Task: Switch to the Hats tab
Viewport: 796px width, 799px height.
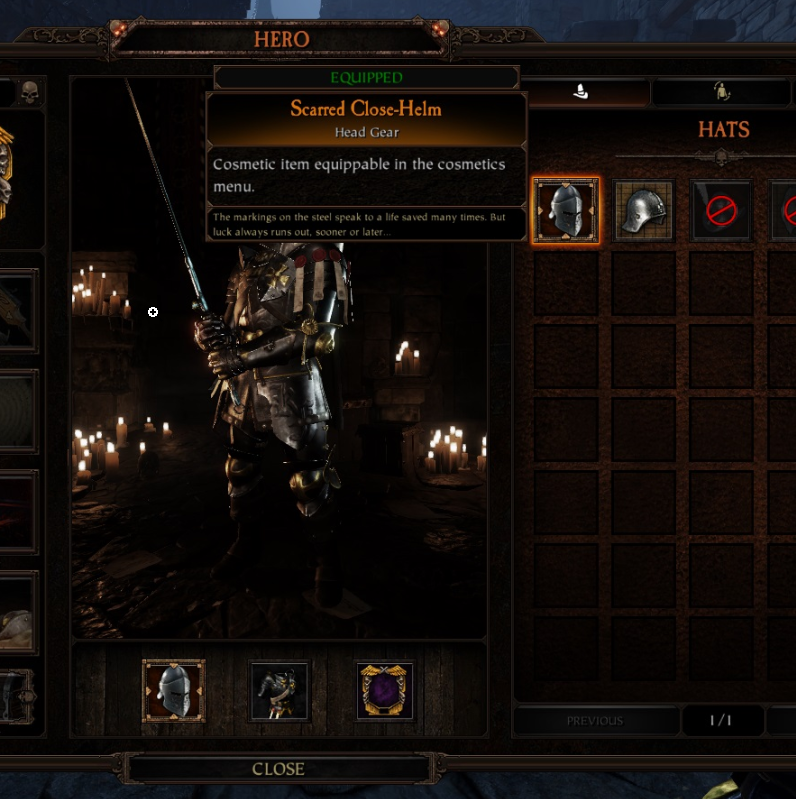Action: [585, 93]
